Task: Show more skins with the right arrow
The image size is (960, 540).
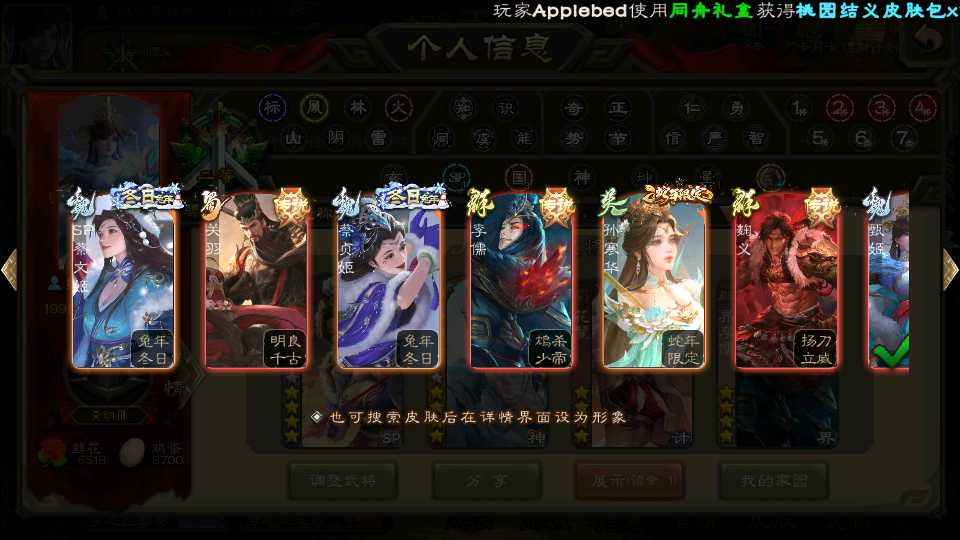Action: (950, 269)
